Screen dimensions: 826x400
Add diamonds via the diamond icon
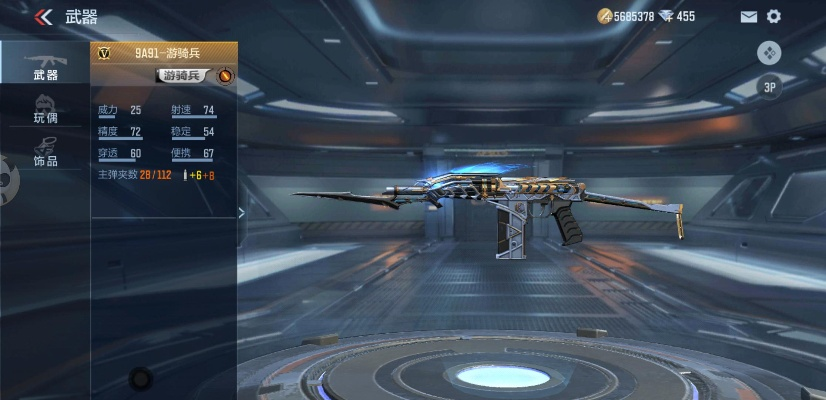click(x=666, y=16)
